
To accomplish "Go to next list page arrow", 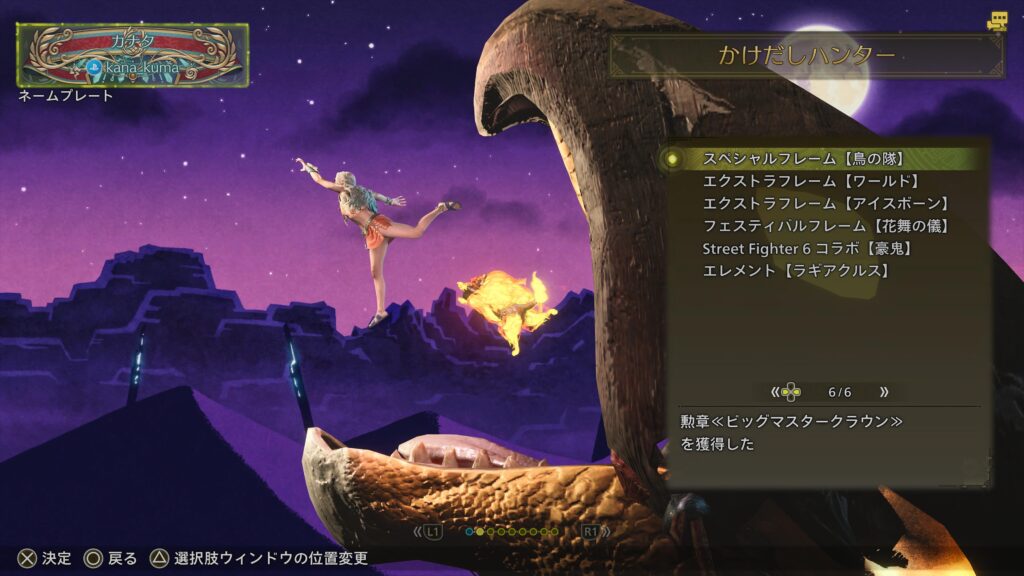I will [883, 392].
